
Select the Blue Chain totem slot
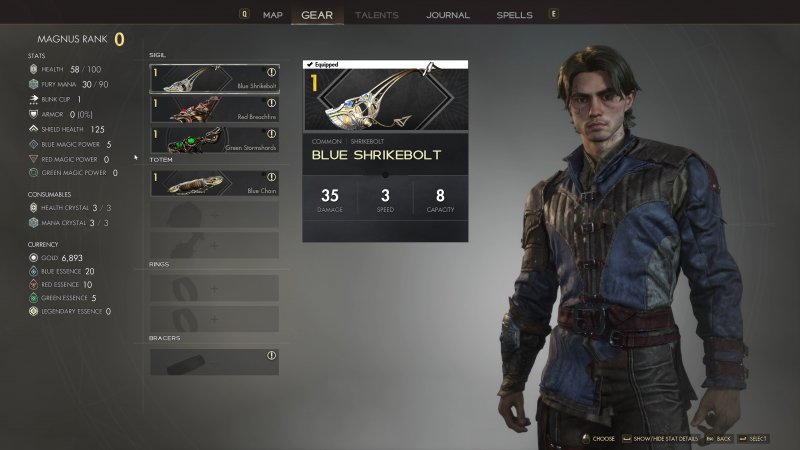click(214, 183)
